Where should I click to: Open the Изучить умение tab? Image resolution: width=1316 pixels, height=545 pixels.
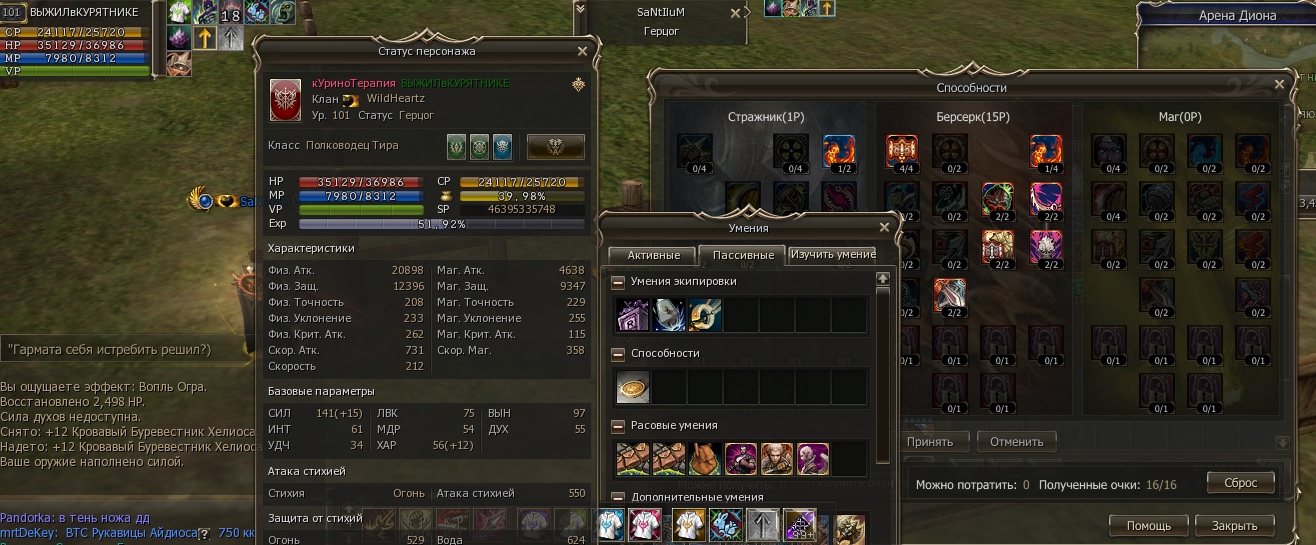point(832,255)
